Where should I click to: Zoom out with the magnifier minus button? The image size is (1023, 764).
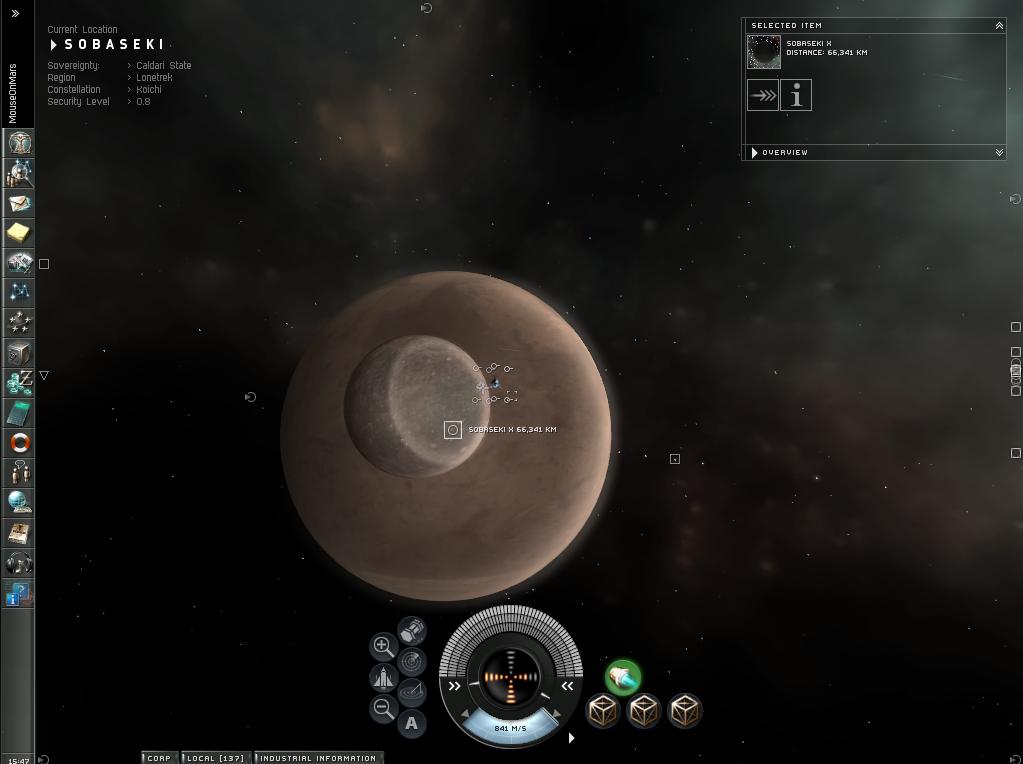pos(383,709)
